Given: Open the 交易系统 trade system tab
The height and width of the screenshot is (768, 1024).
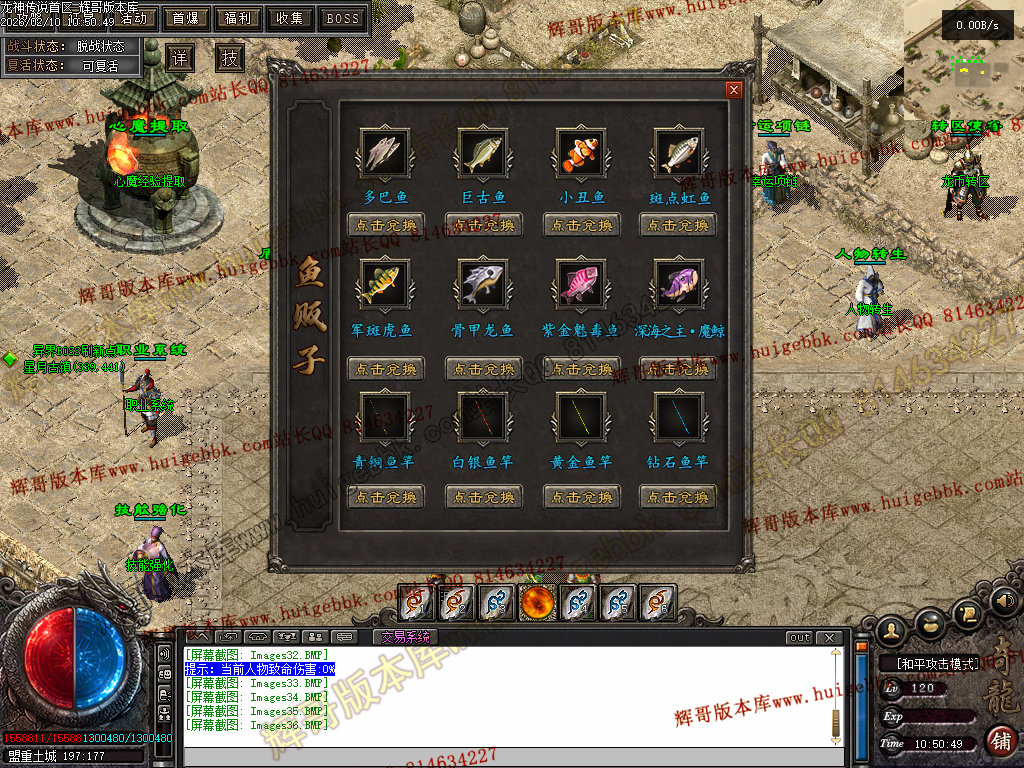Looking at the screenshot, I should tap(404, 637).
